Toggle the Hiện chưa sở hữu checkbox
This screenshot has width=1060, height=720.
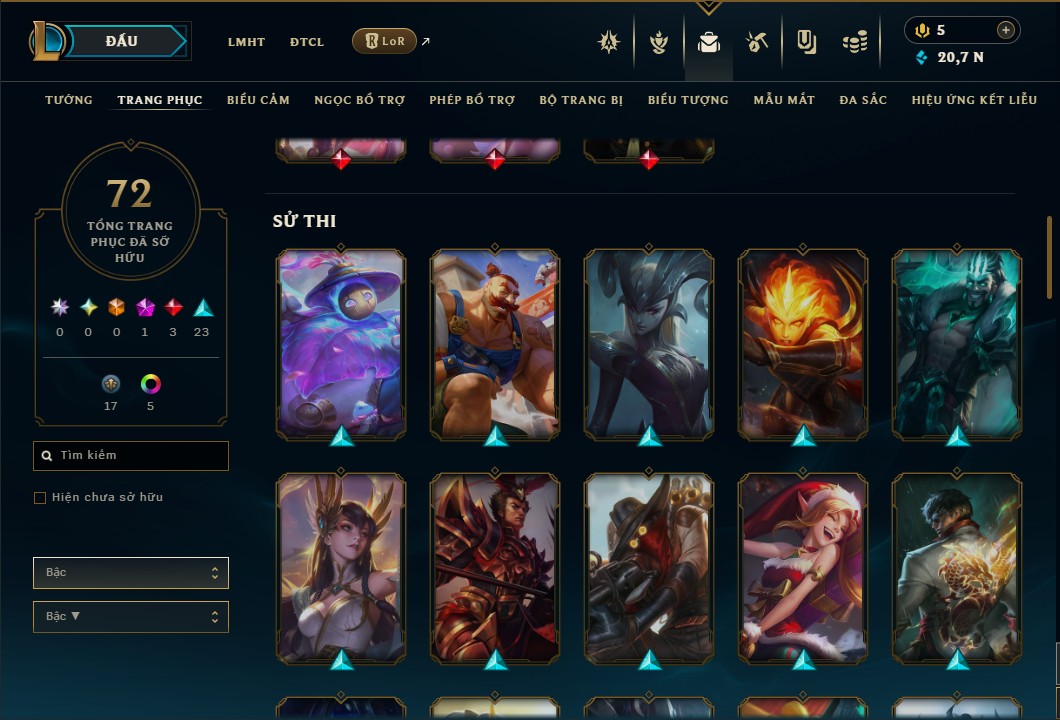[40, 498]
